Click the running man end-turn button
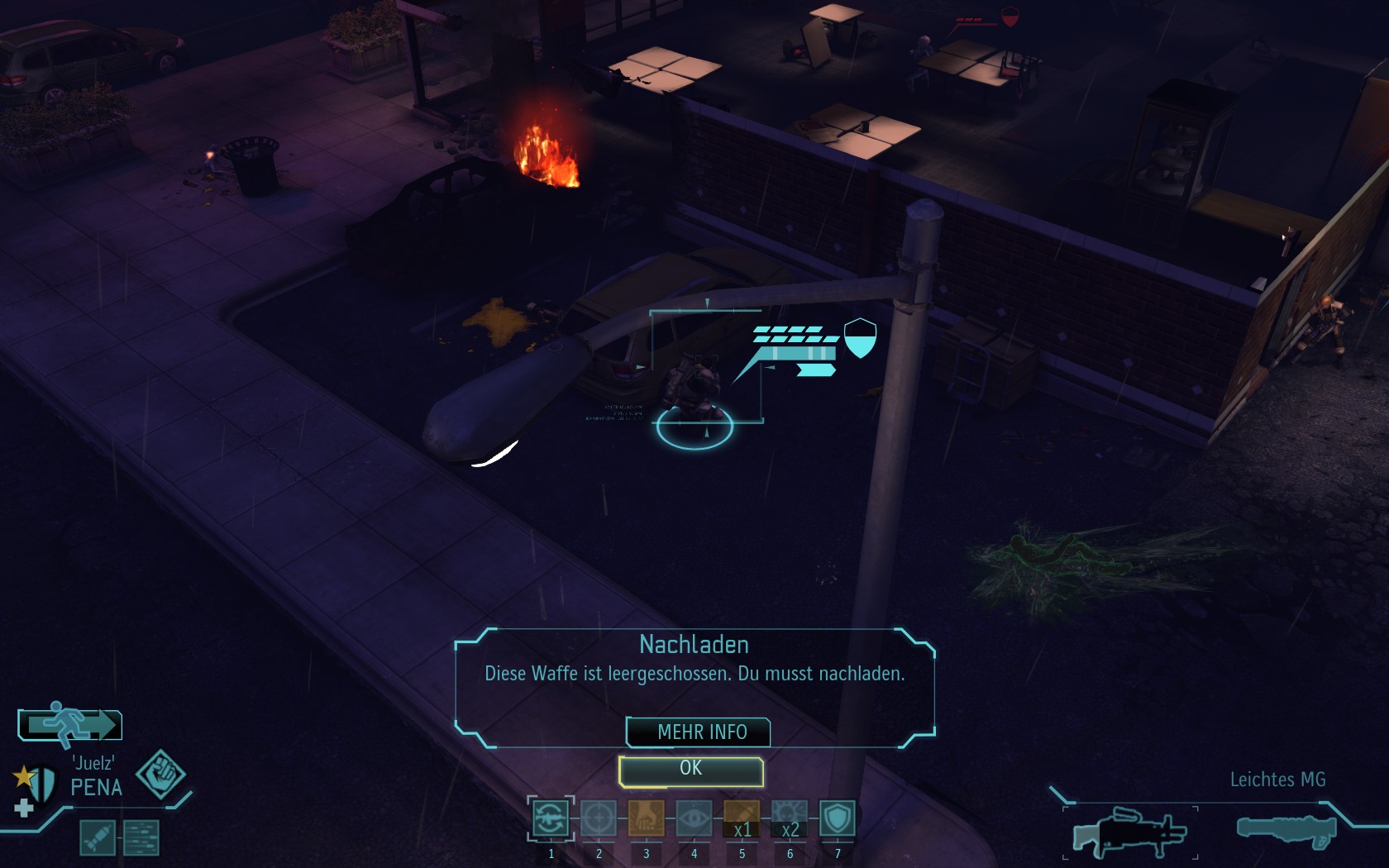The image size is (1389, 868). click(70, 725)
